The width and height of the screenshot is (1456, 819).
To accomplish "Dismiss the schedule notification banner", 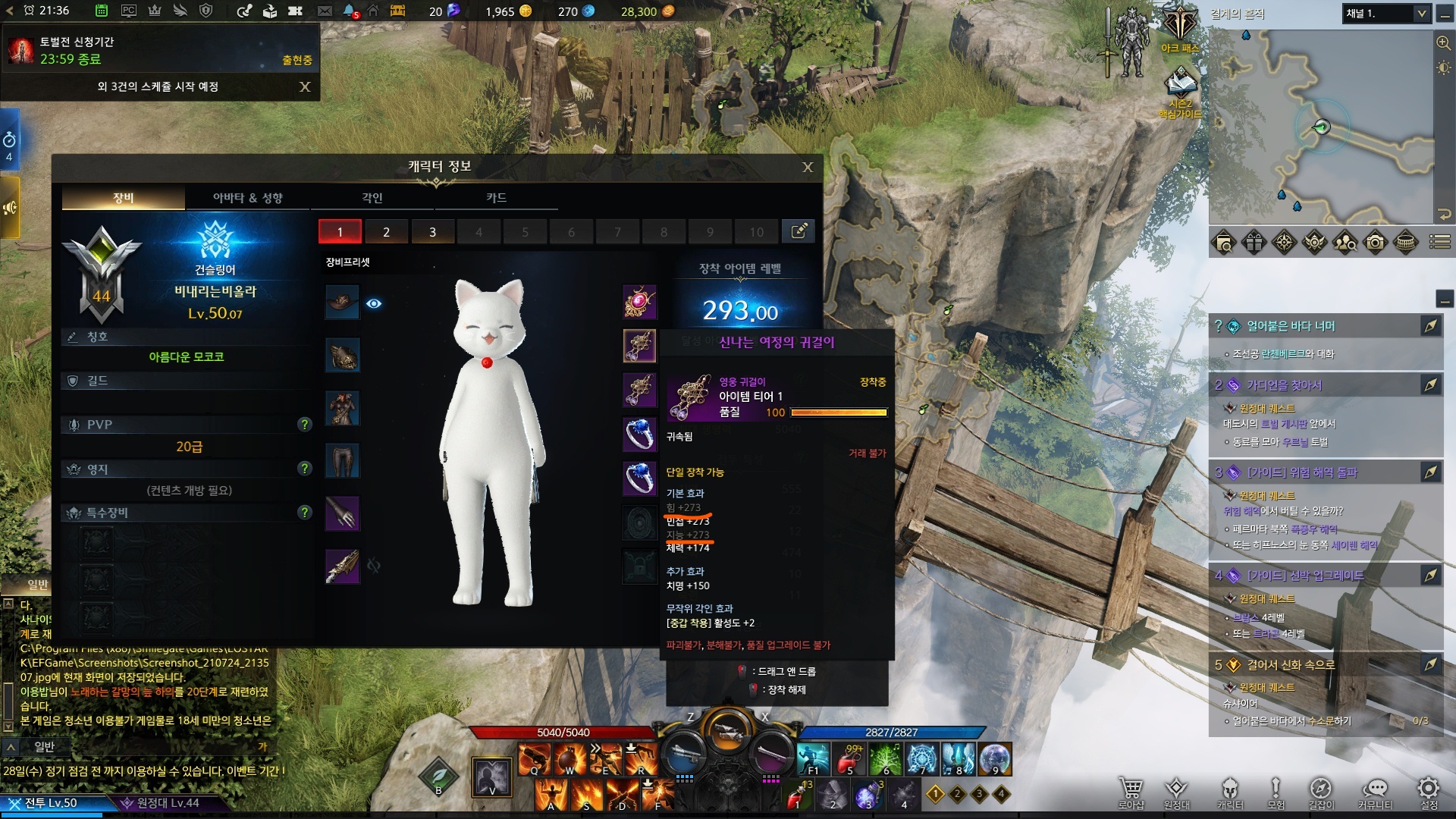I will [305, 86].
